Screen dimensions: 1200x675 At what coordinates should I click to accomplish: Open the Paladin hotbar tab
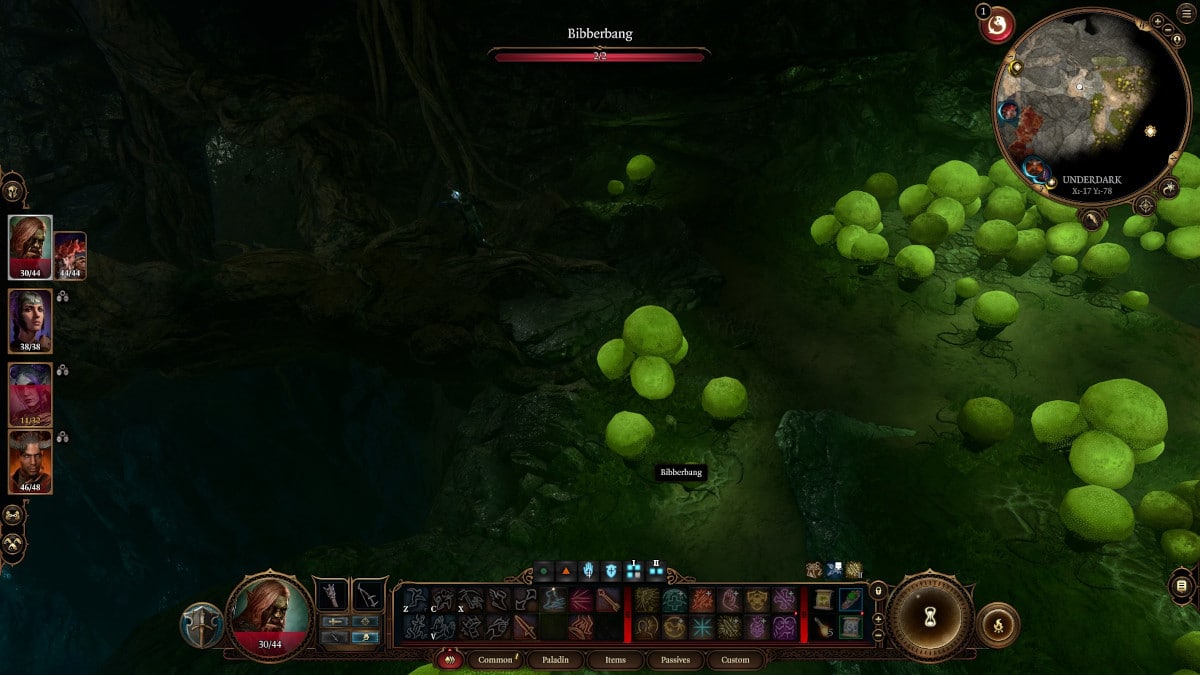pyautogui.click(x=558, y=660)
